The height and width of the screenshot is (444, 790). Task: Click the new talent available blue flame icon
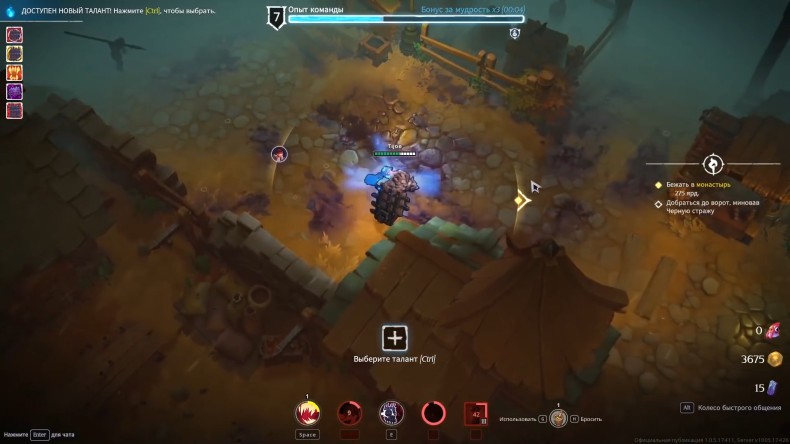click(x=10, y=11)
